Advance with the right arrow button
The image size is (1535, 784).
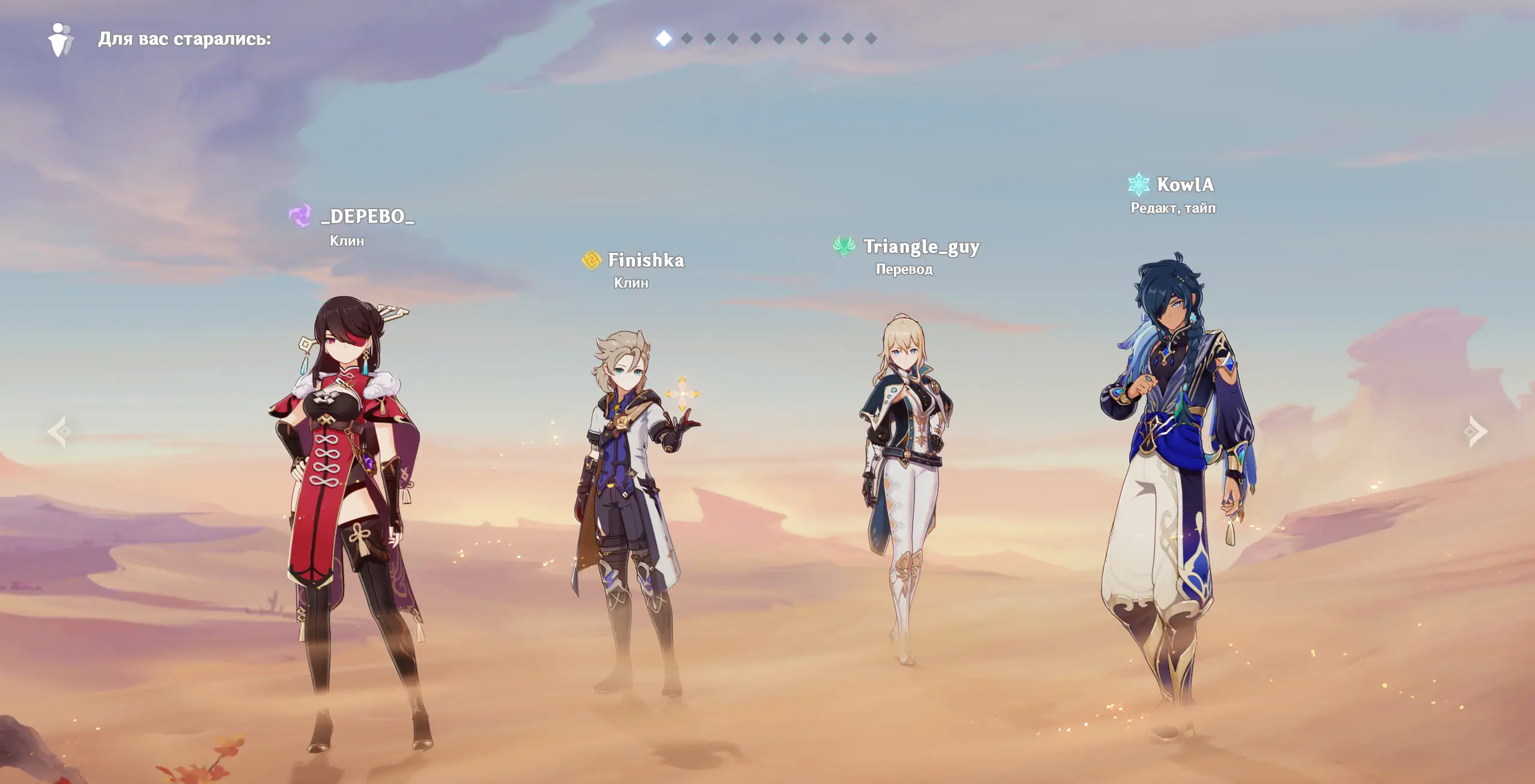1476,431
